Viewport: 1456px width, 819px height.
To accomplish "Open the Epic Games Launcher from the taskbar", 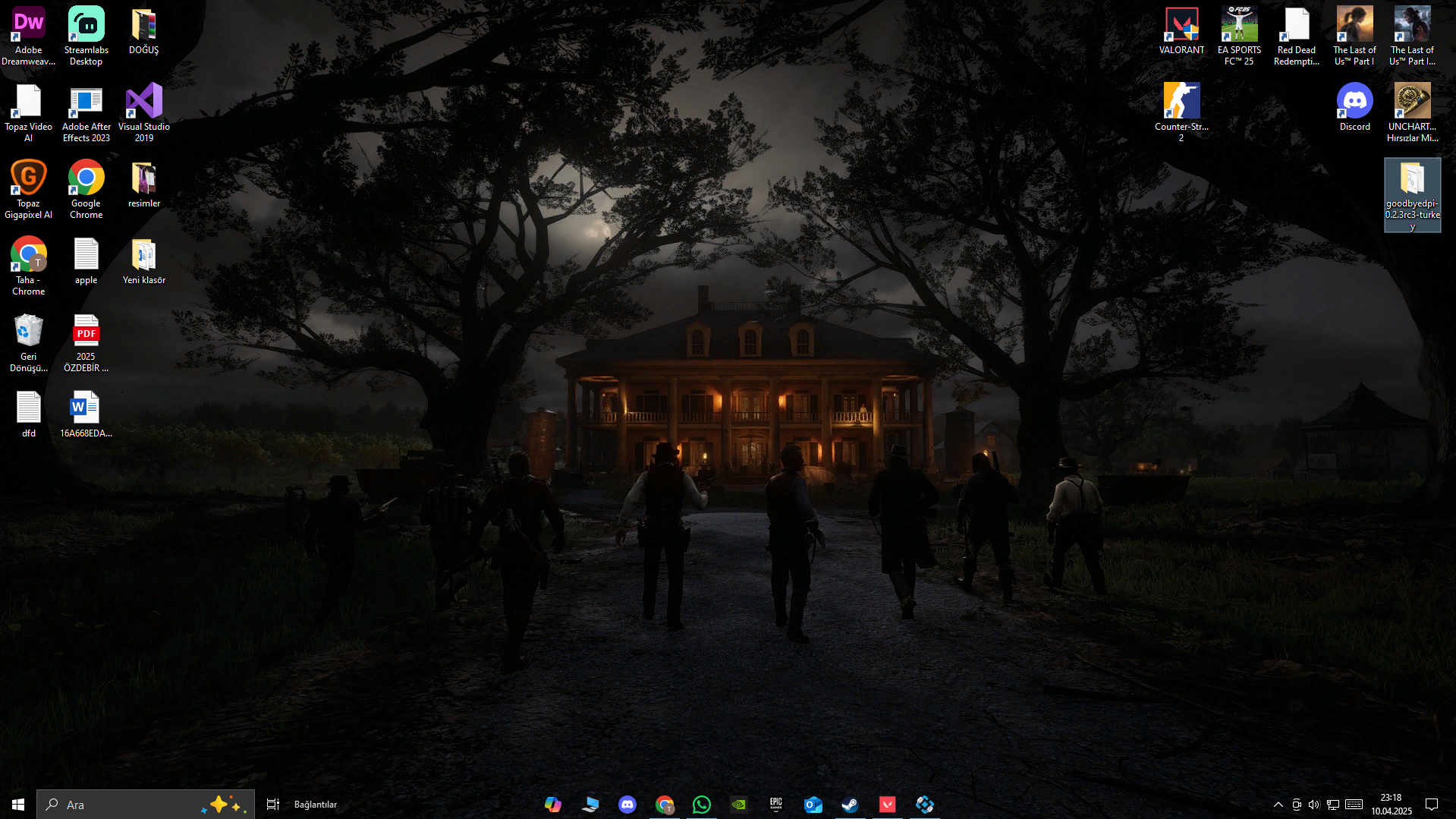I will (x=776, y=805).
